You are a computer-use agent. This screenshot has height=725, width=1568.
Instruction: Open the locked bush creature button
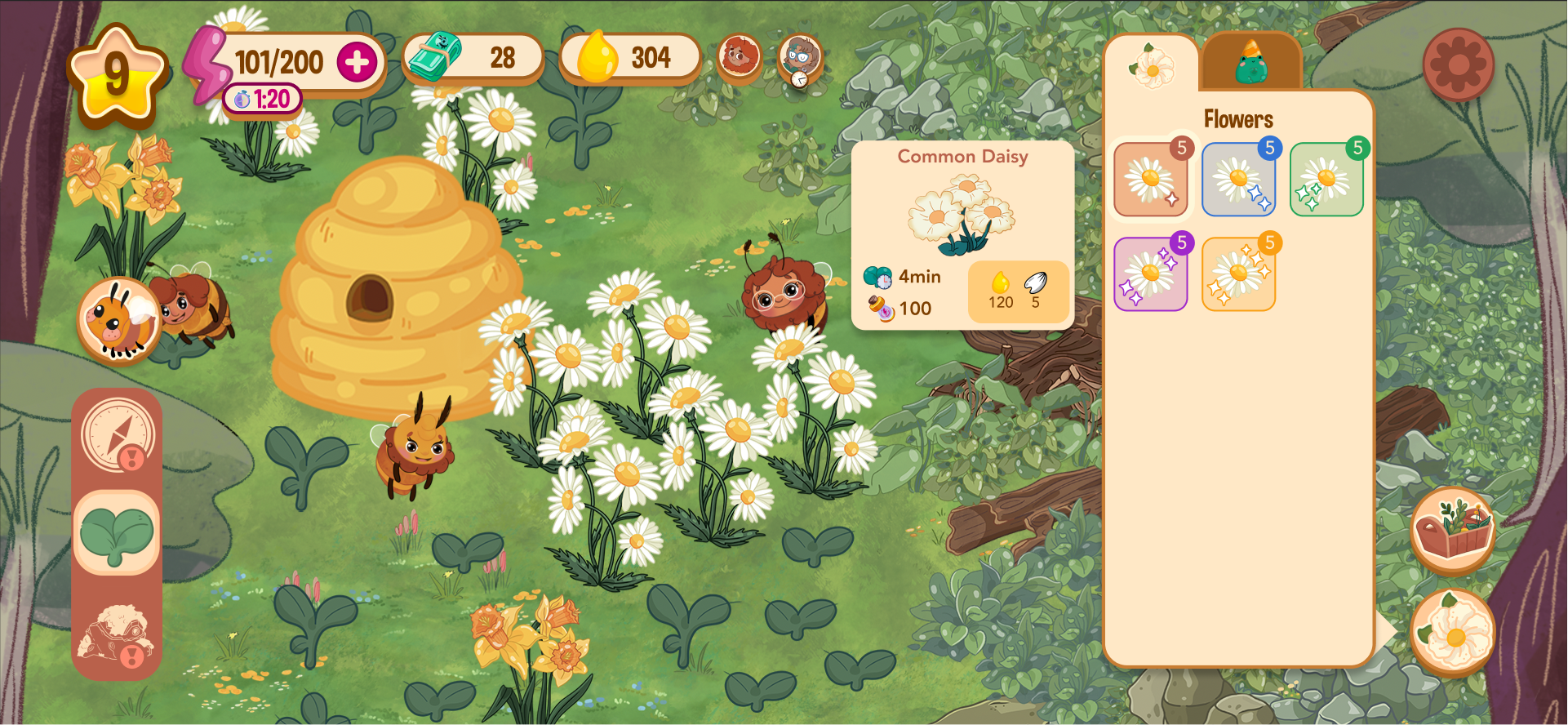pos(117,634)
